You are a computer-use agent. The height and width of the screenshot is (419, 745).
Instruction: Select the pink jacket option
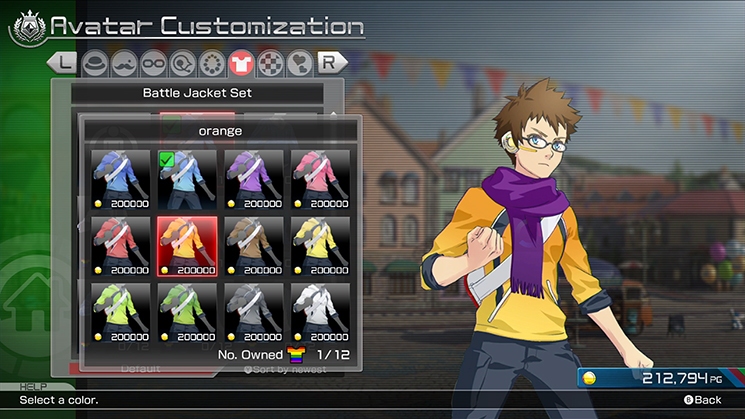tap(320, 177)
